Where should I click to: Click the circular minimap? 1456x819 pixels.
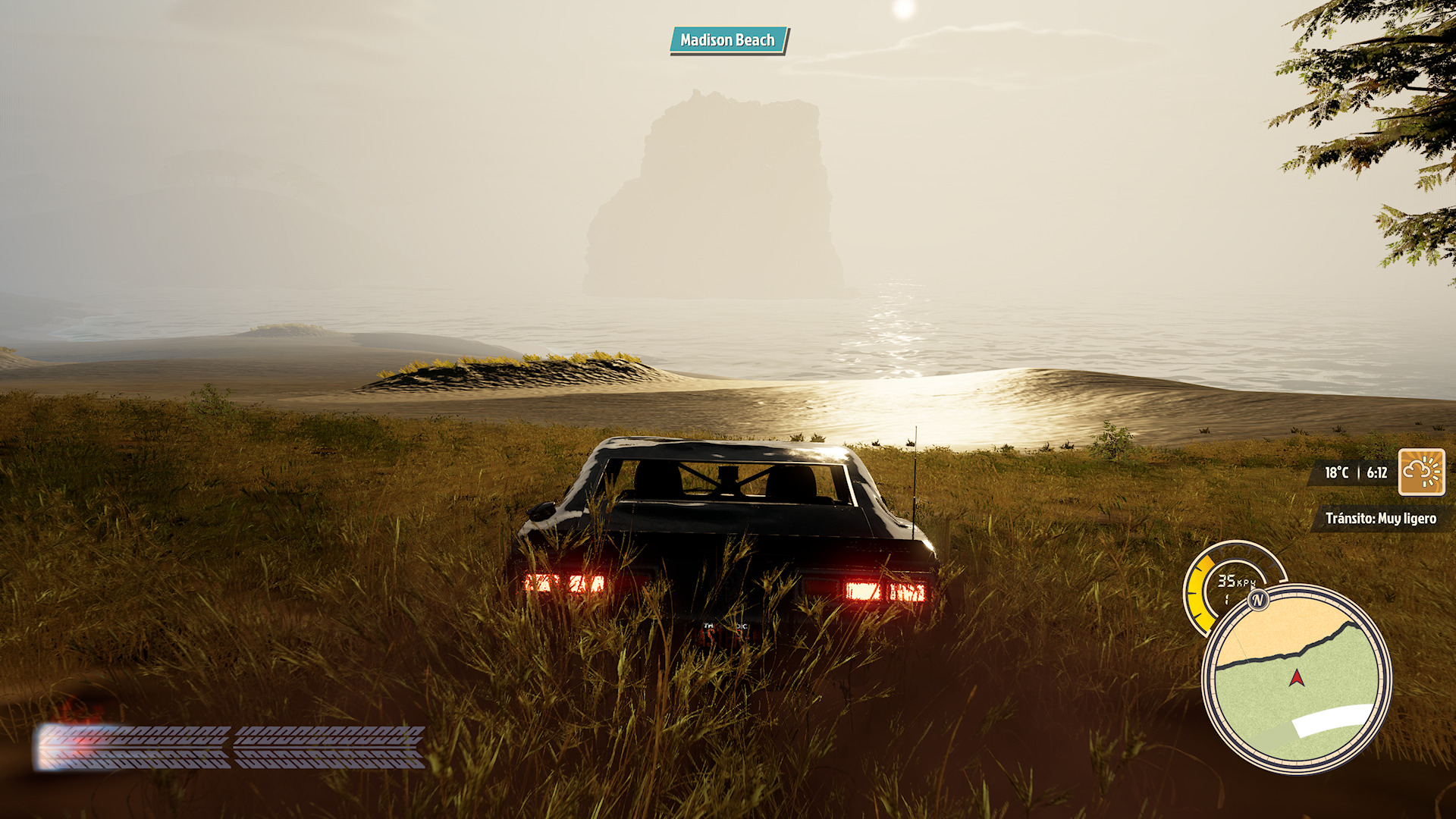tap(1297, 679)
